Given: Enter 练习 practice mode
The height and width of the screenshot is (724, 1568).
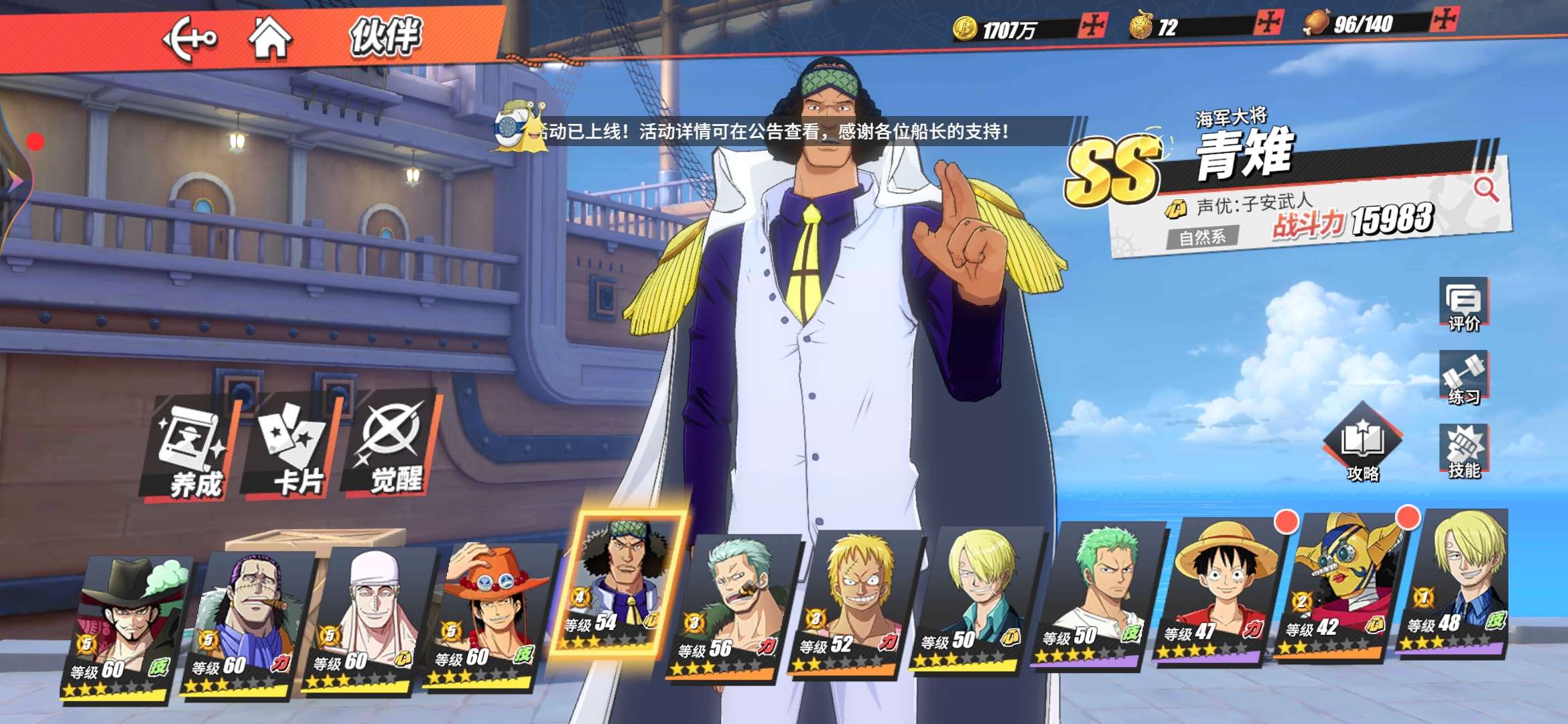Looking at the screenshot, I should coord(1463,379).
